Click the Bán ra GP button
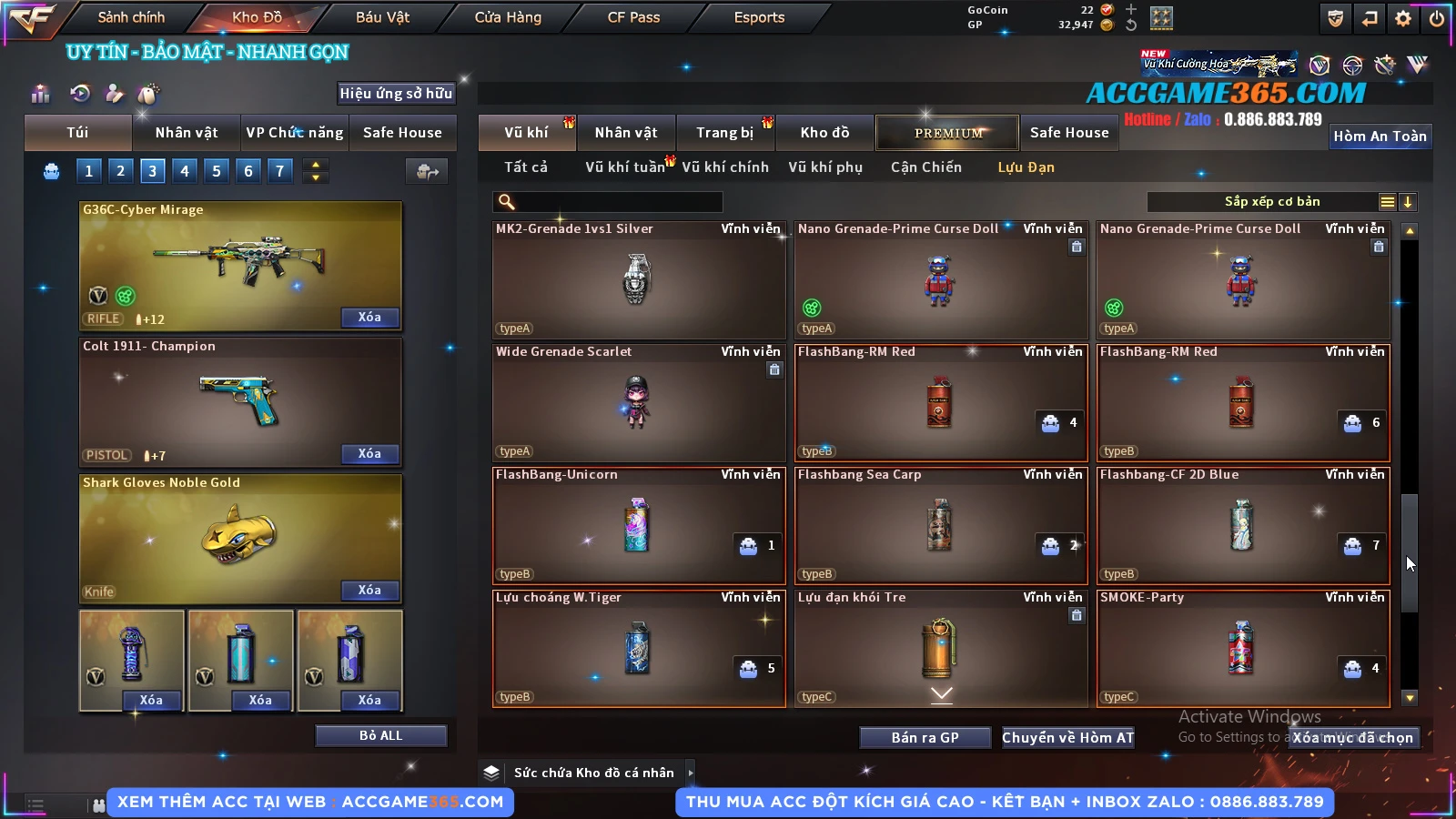The image size is (1456, 819). [925, 738]
